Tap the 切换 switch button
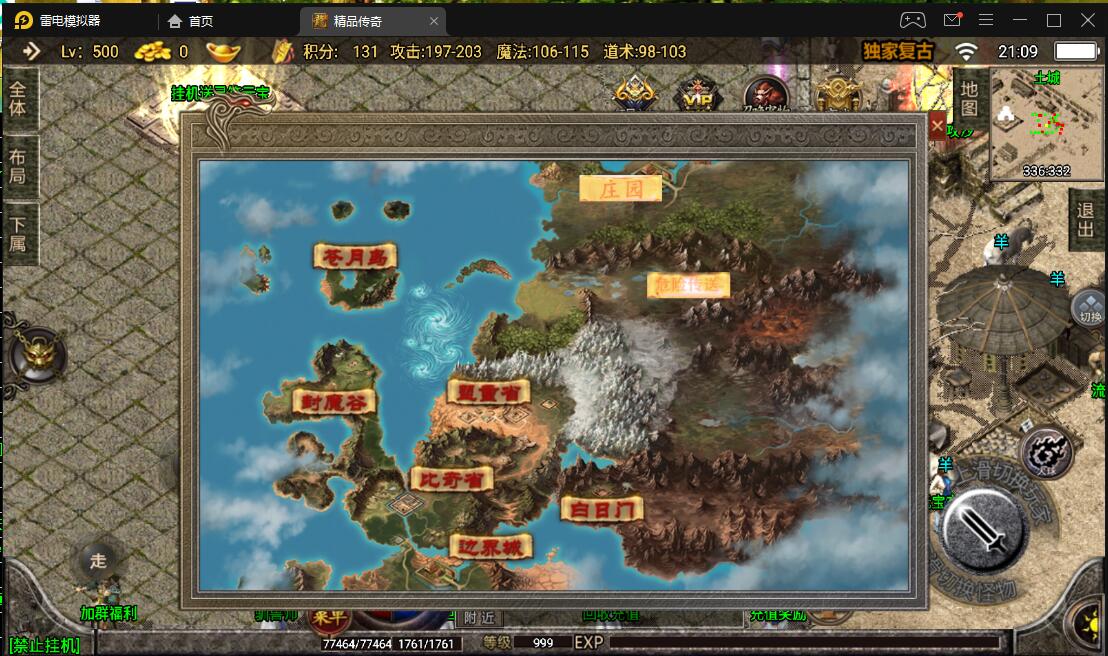The height and width of the screenshot is (656, 1108). [1089, 310]
